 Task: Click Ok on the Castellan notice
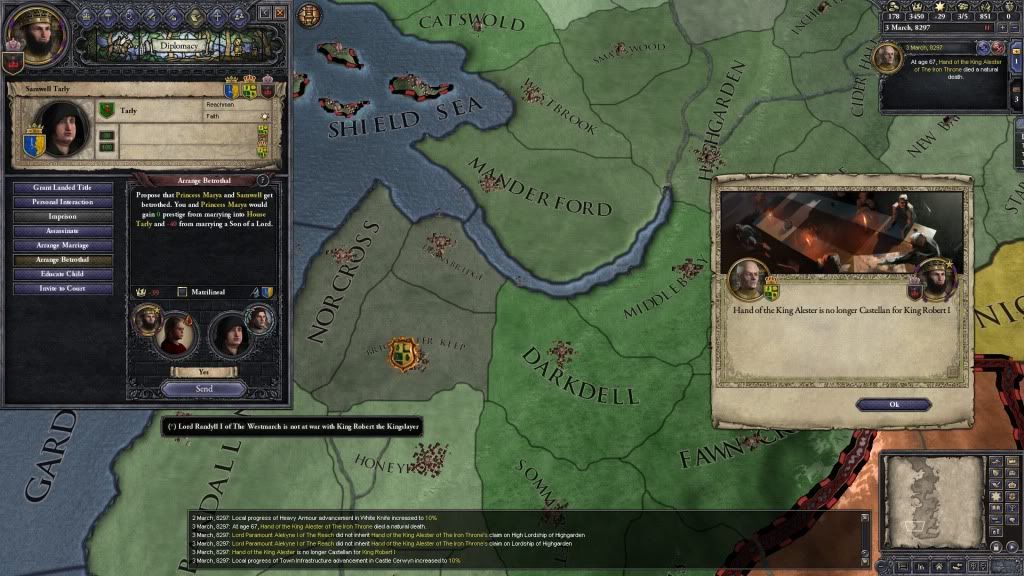[x=893, y=404]
